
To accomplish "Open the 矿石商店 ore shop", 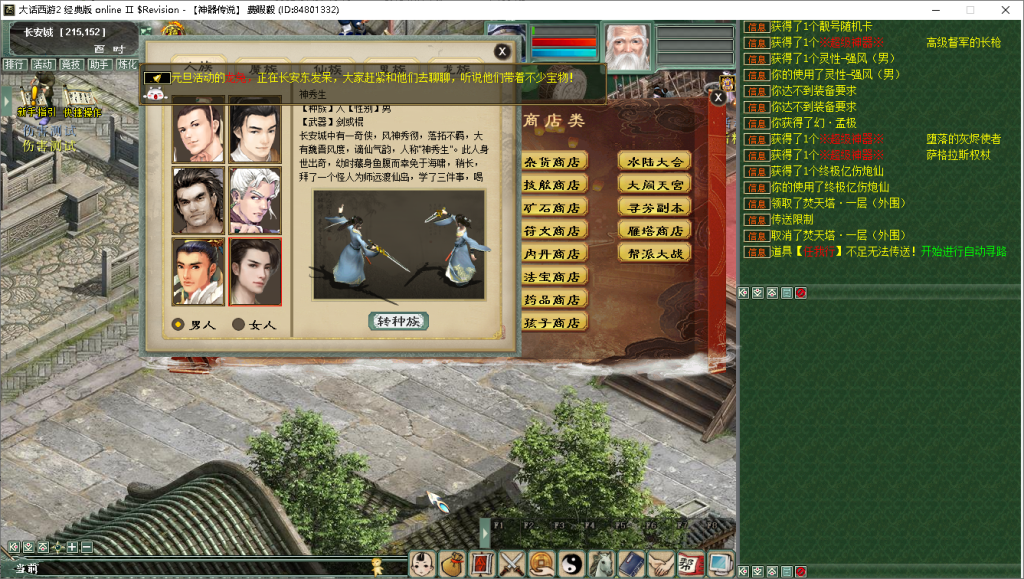I will (553, 208).
